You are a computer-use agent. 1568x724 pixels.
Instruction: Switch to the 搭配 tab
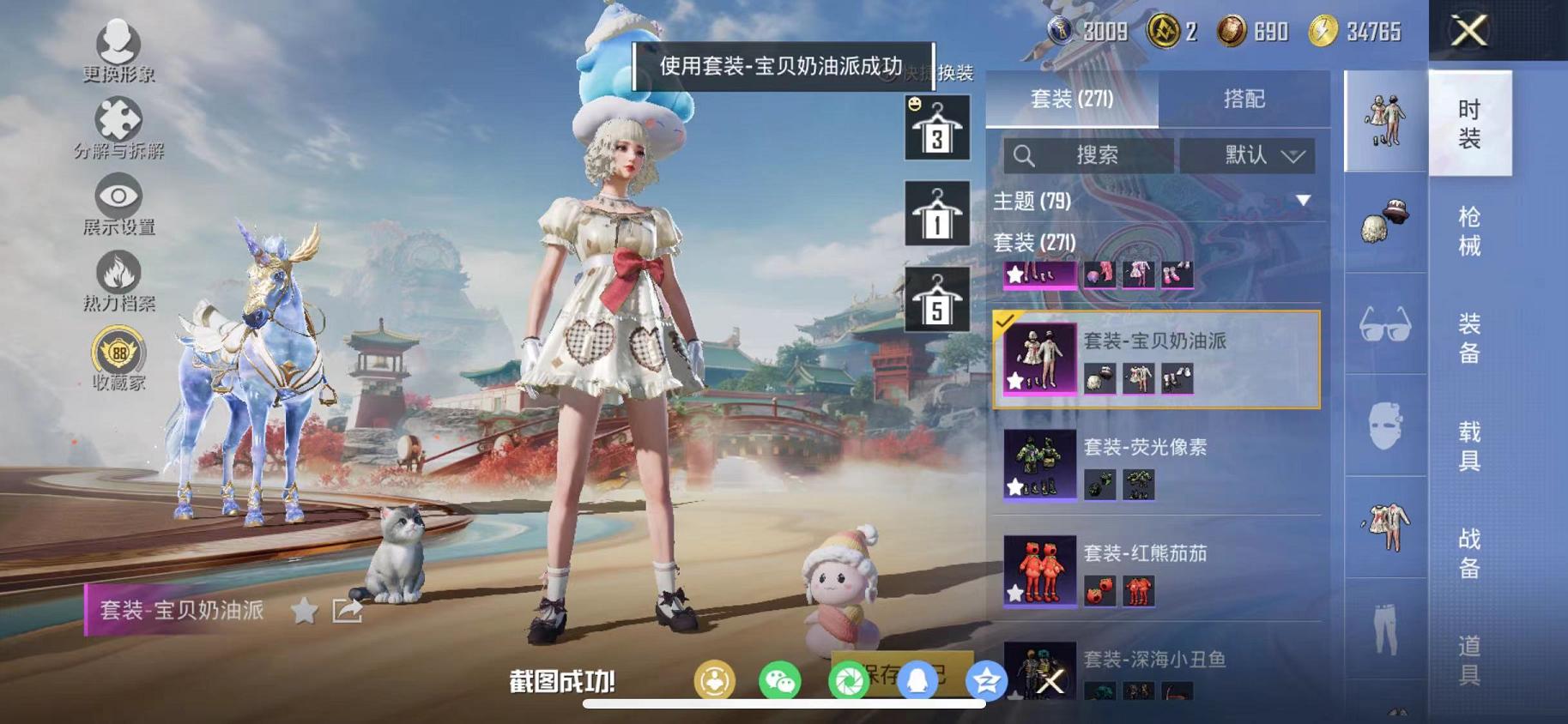click(1244, 97)
